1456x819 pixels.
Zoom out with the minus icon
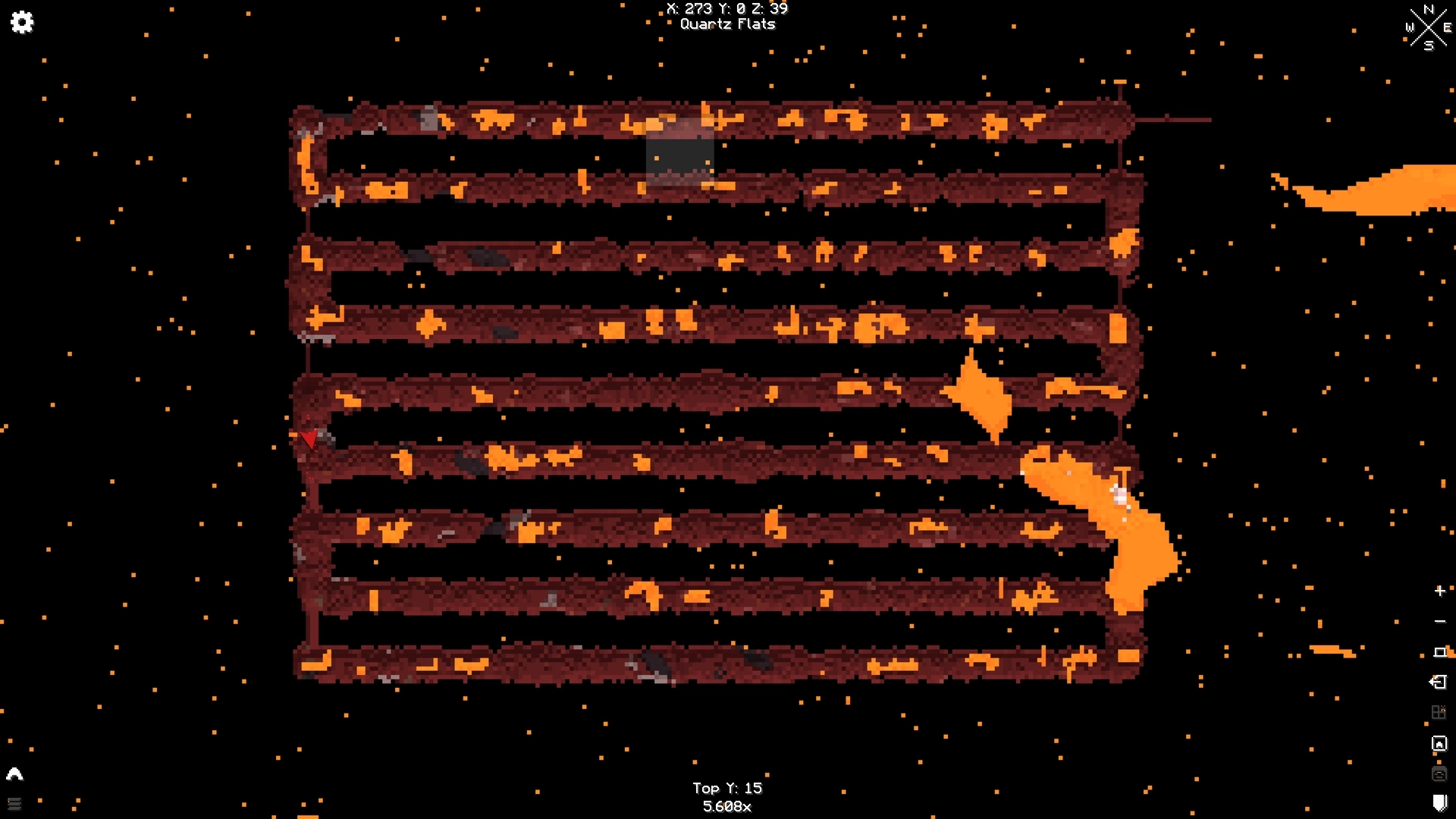point(1439,621)
